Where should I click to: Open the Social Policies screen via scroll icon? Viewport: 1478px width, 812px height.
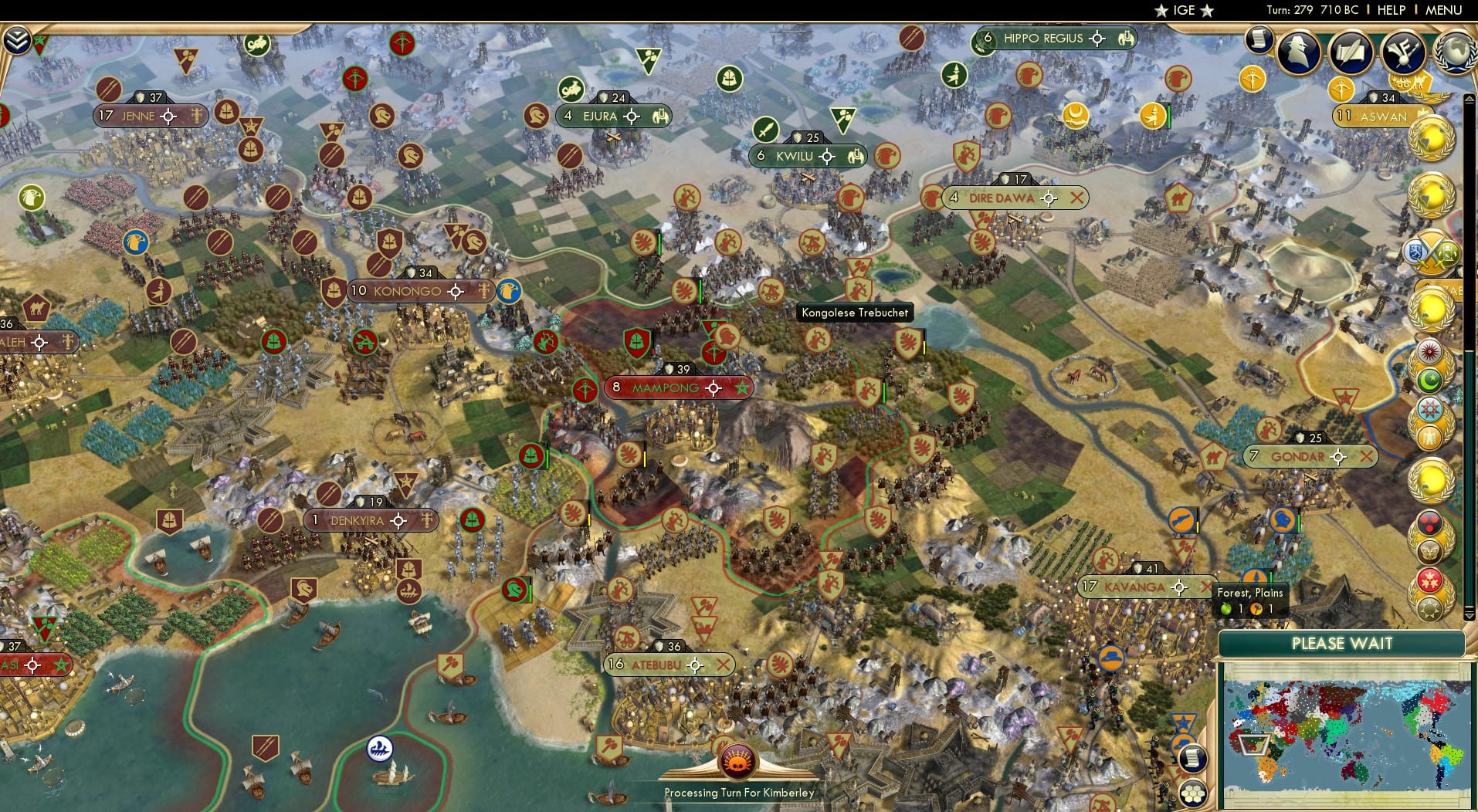pyautogui.click(x=1258, y=40)
